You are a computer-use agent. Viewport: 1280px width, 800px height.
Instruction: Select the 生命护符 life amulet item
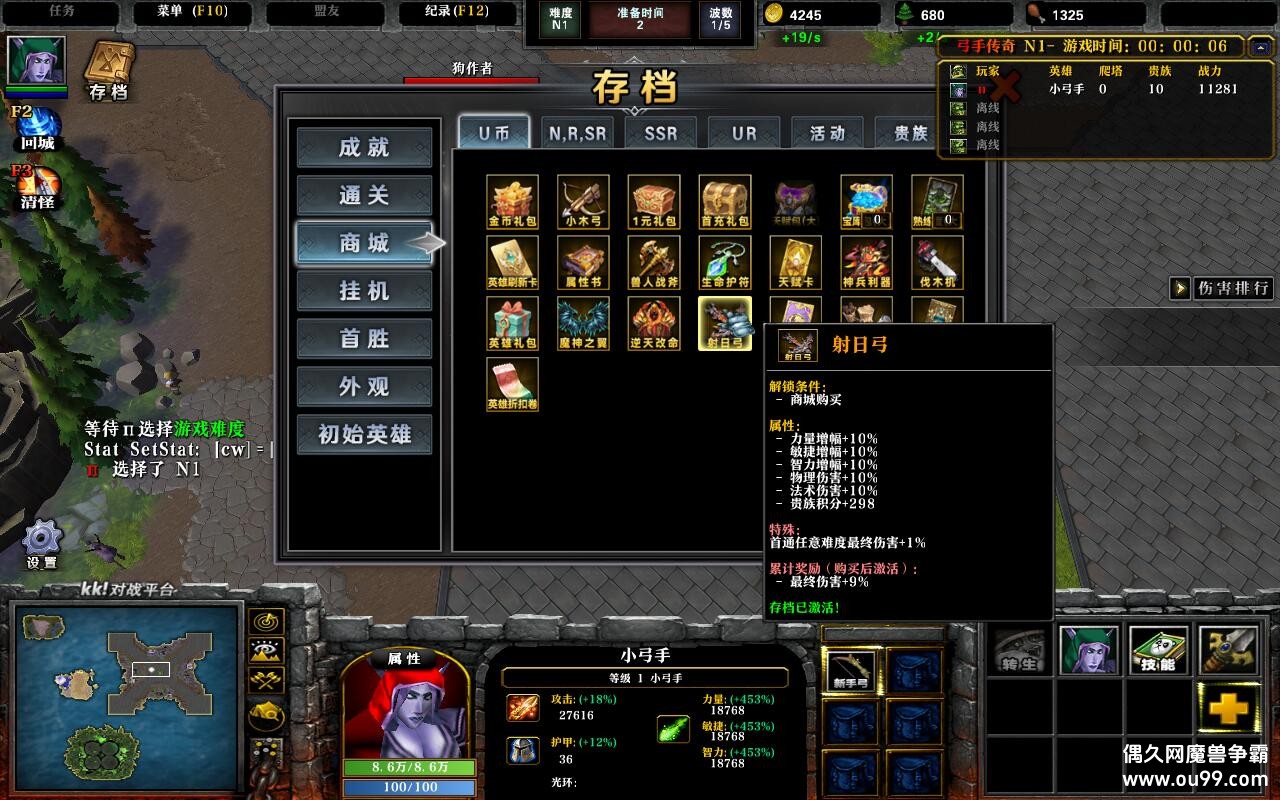coord(725,262)
